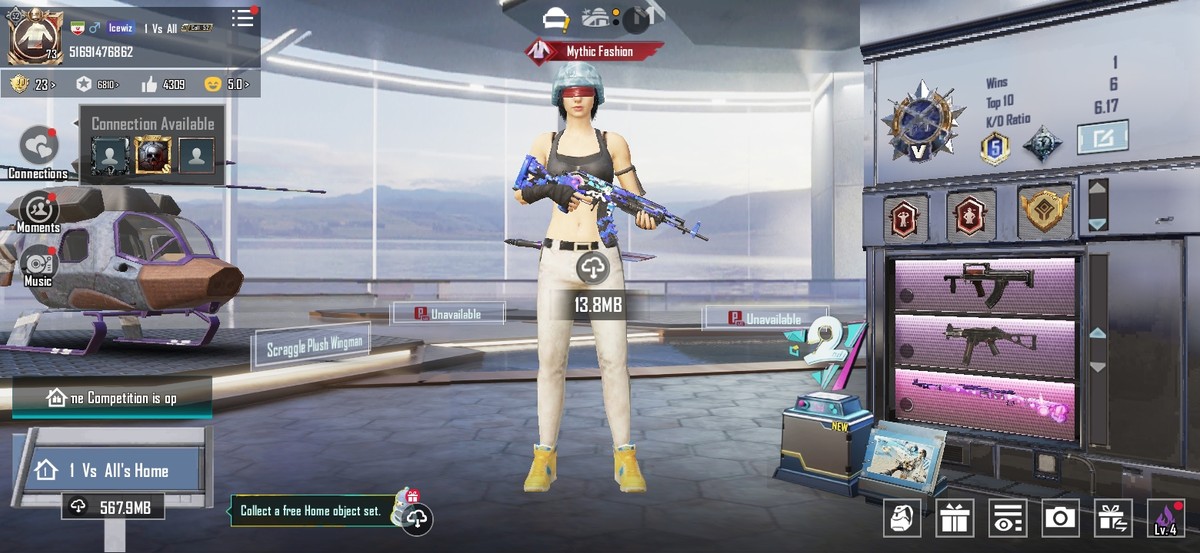Image resolution: width=1200 pixels, height=553 pixels.
Task: Open the purple flame Lv.4 icon
Action: (x=1166, y=517)
